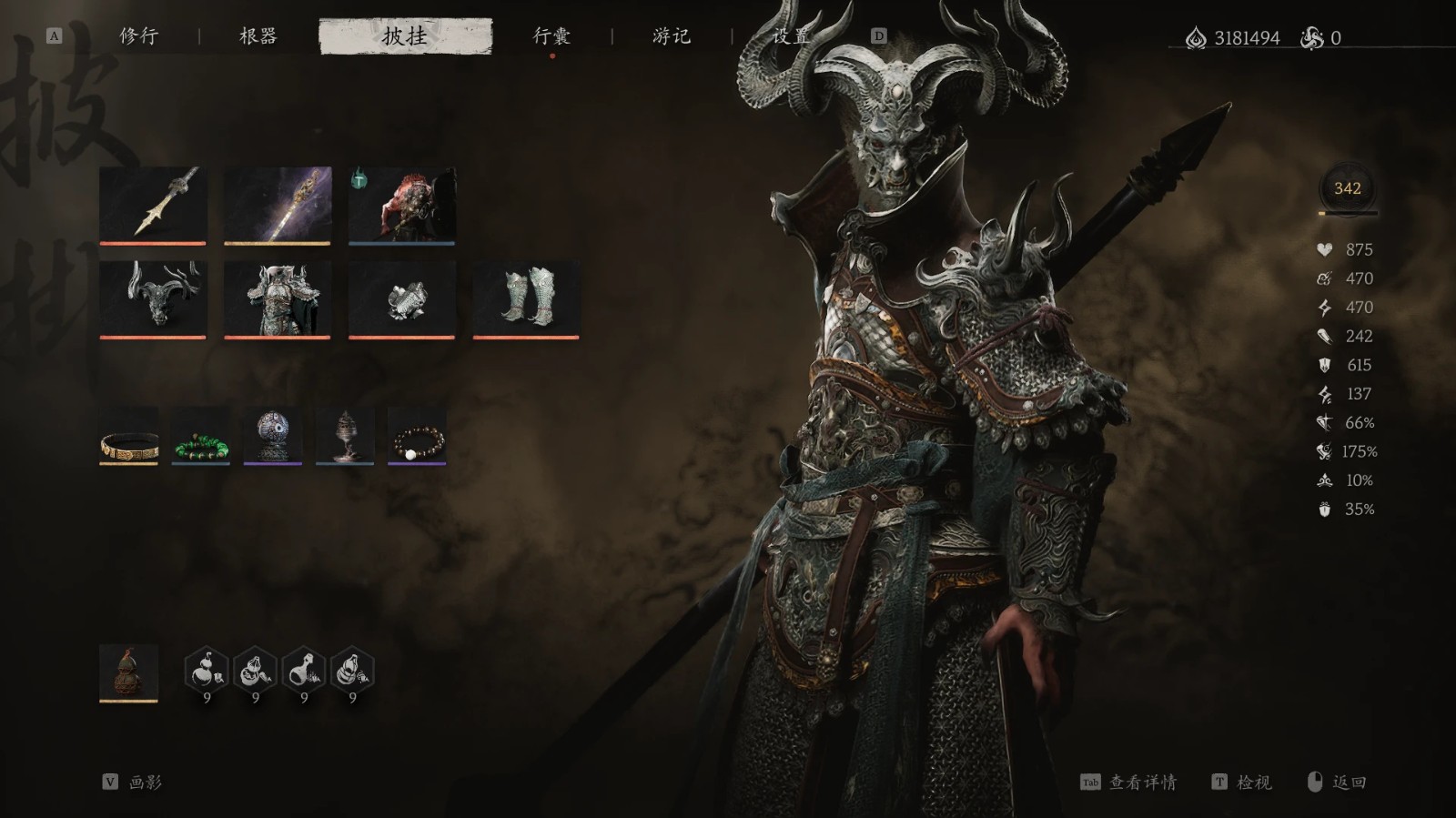This screenshot has width=1456, height=818.
Task: Select the wrist guards equipment slot
Action: click(400, 300)
